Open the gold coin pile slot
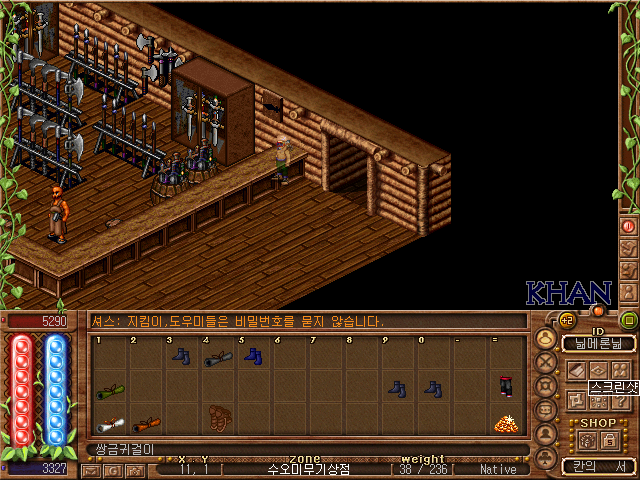This screenshot has height=480, width=640. tap(505, 423)
